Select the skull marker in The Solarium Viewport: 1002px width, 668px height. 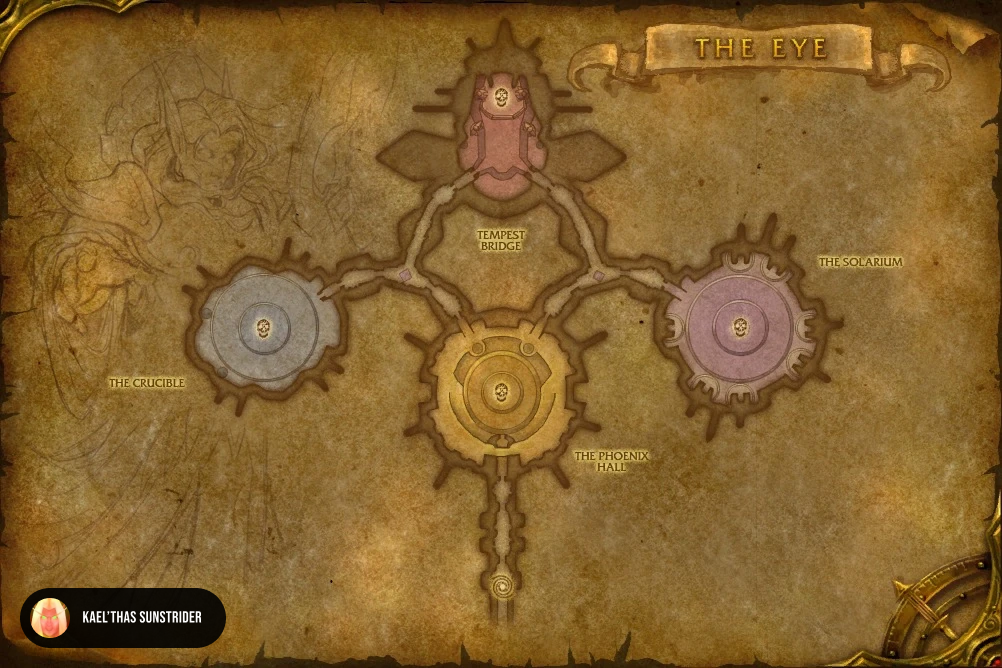[x=740, y=326]
